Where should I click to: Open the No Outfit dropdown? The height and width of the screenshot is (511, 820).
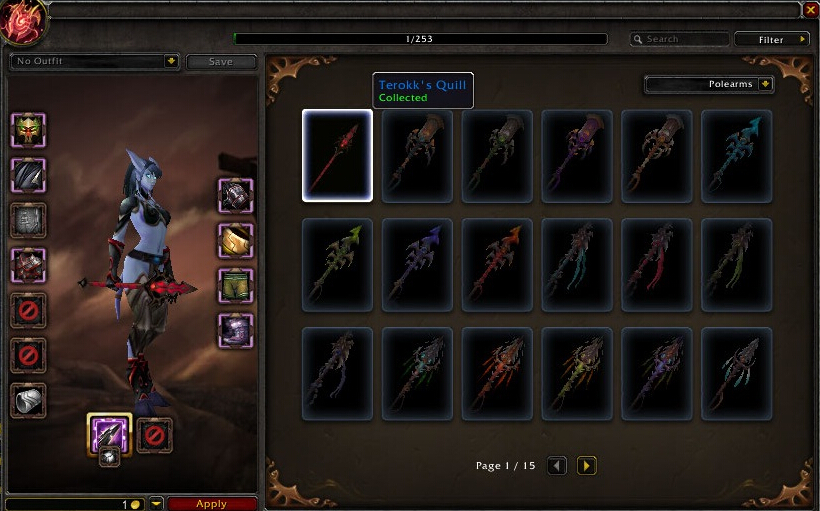click(x=171, y=62)
